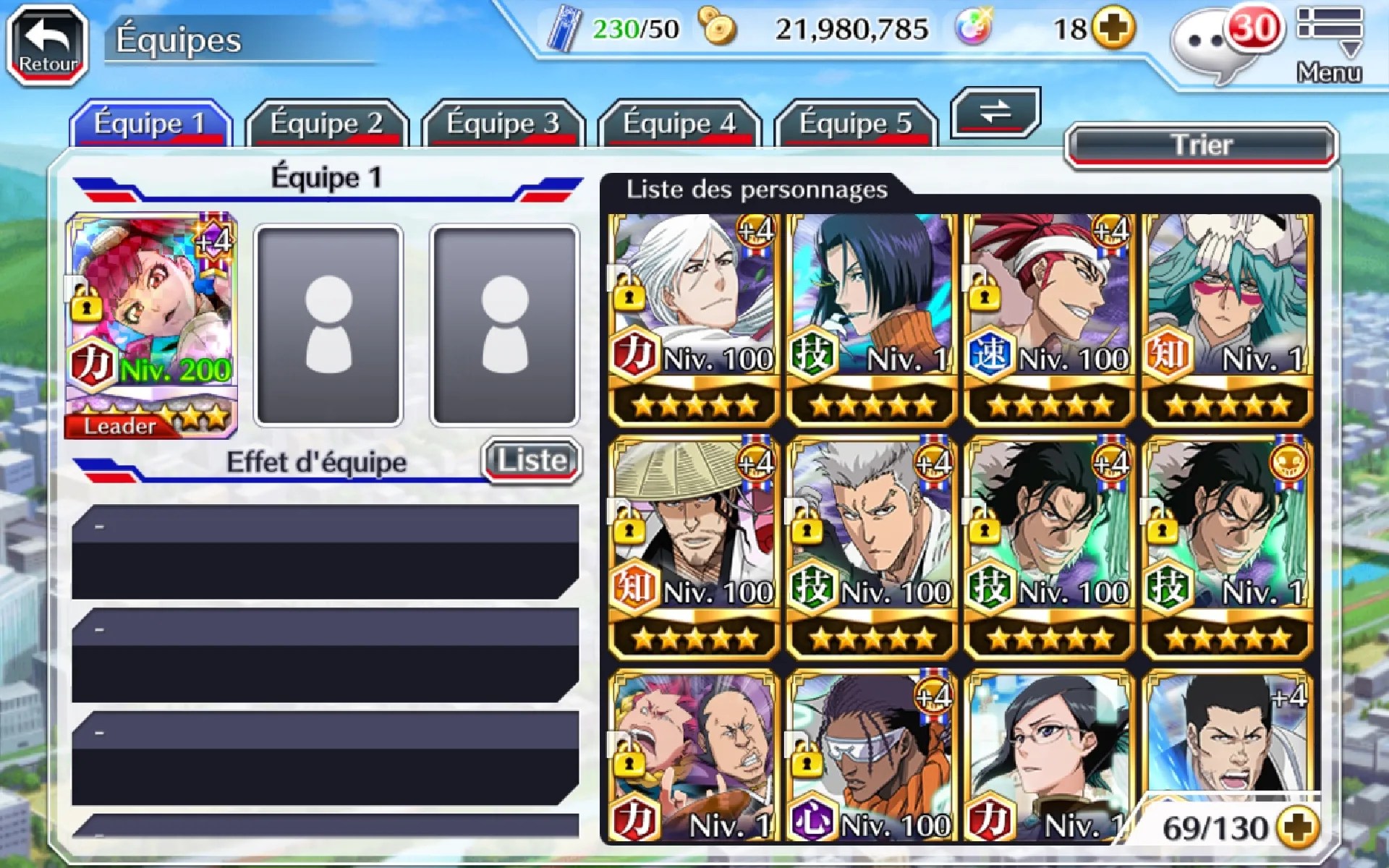Switch to the Équipe 2 tab
This screenshot has width=1389, height=868.
(326, 124)
